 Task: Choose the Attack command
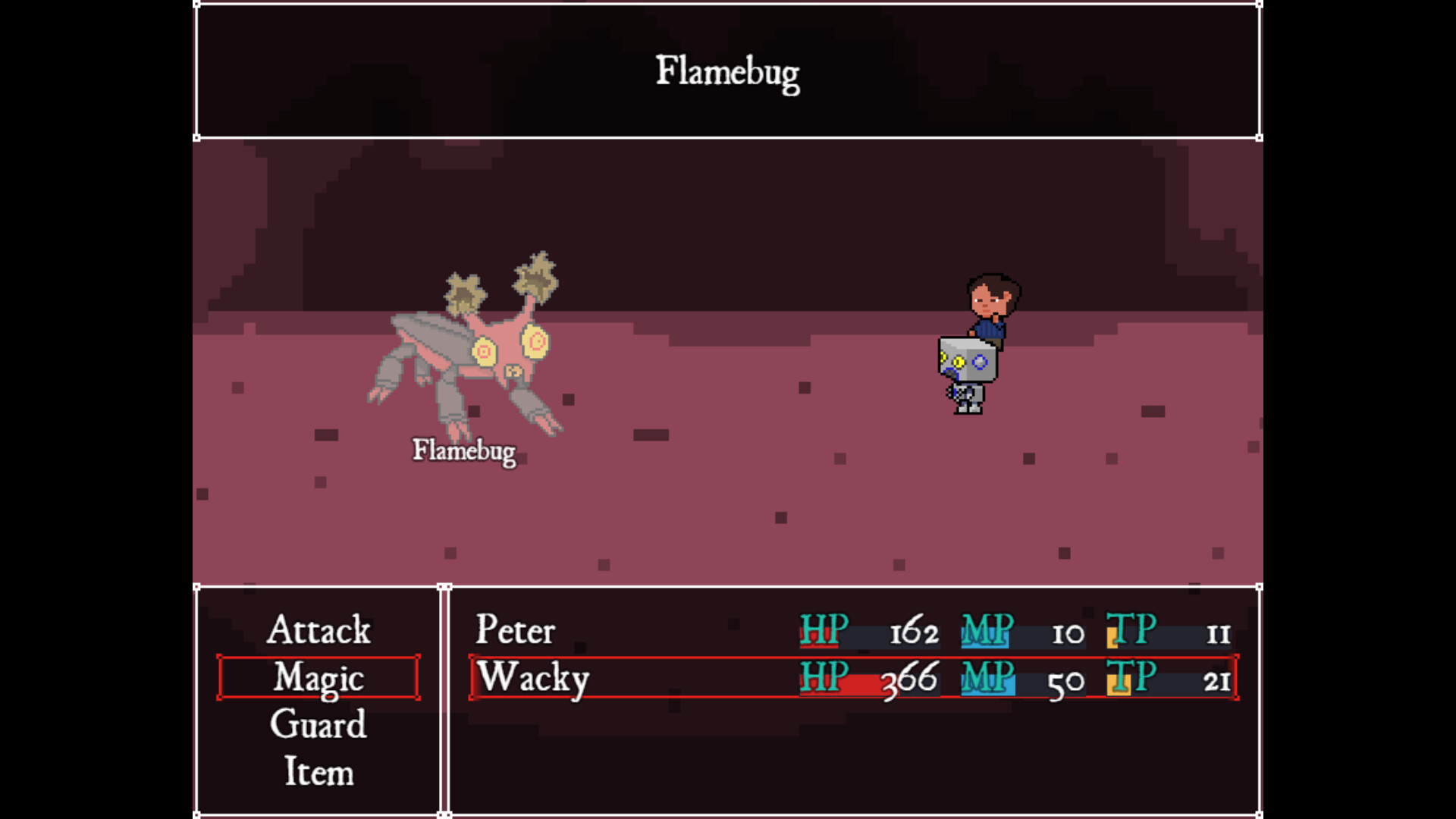318,631
